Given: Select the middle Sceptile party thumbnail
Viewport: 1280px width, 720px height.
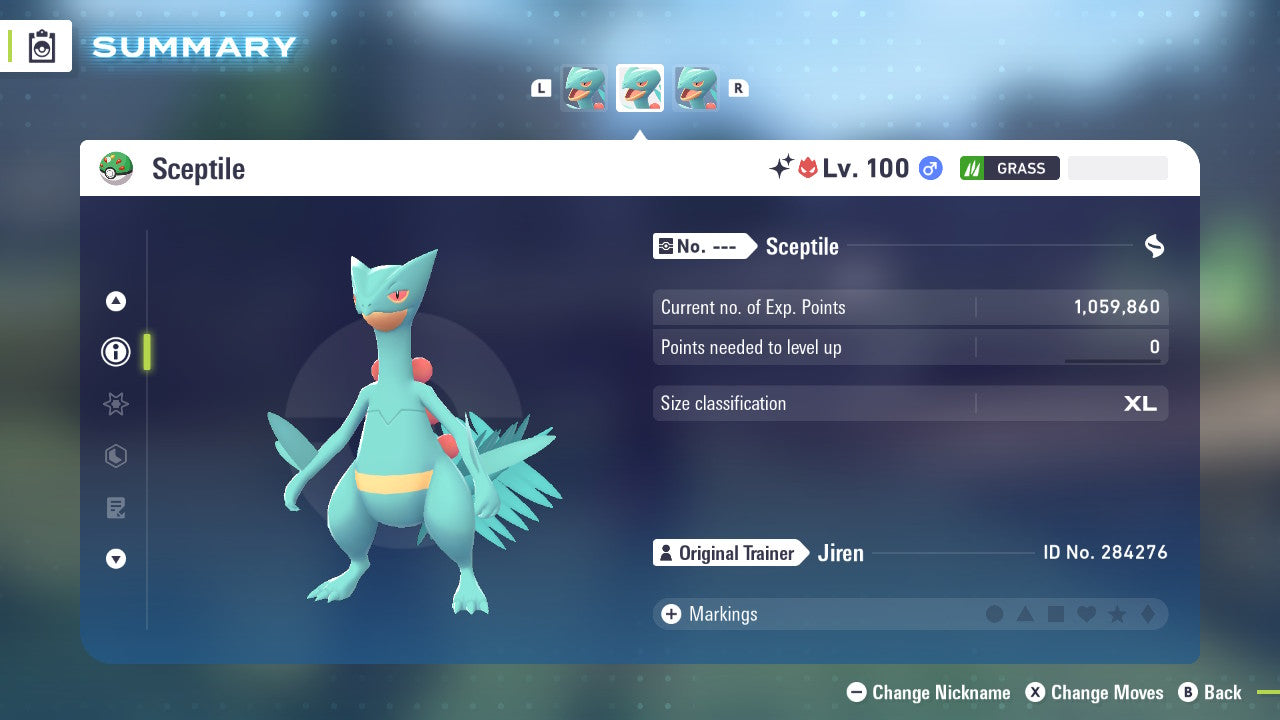Looking at the screenshot, I should tap(639, 87).
